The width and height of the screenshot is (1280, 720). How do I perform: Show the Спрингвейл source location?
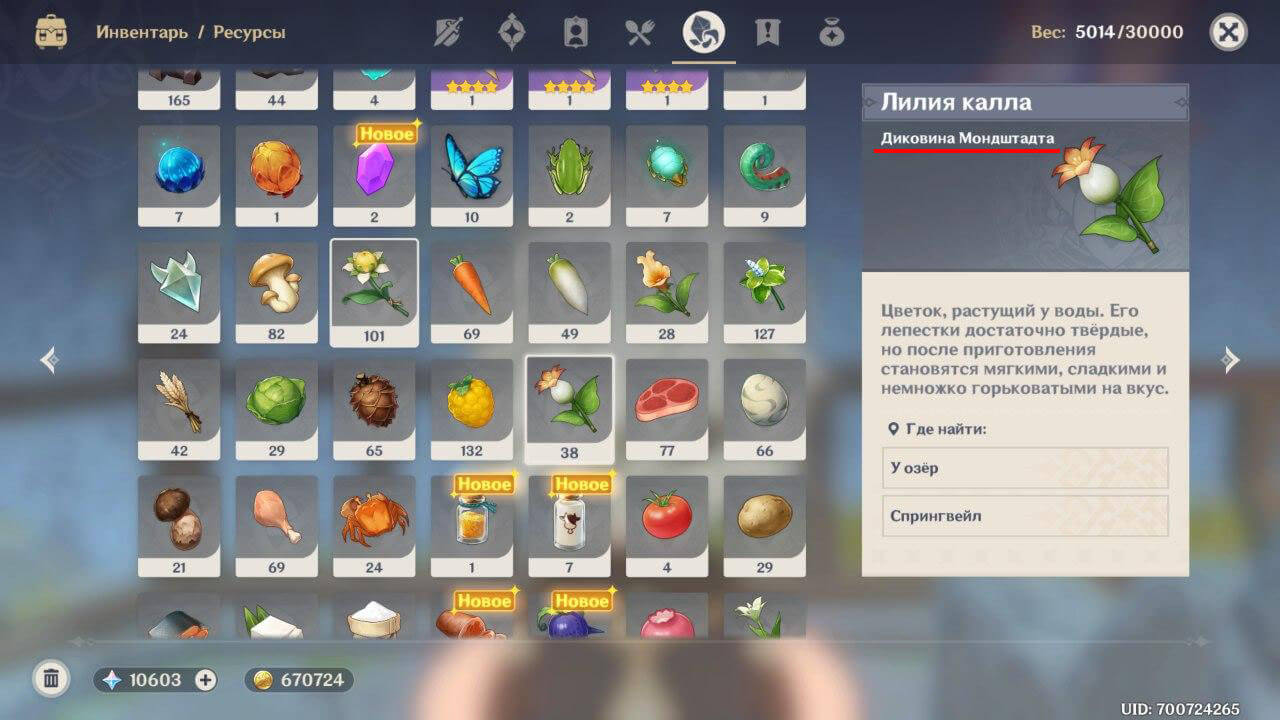point(1025,516)
